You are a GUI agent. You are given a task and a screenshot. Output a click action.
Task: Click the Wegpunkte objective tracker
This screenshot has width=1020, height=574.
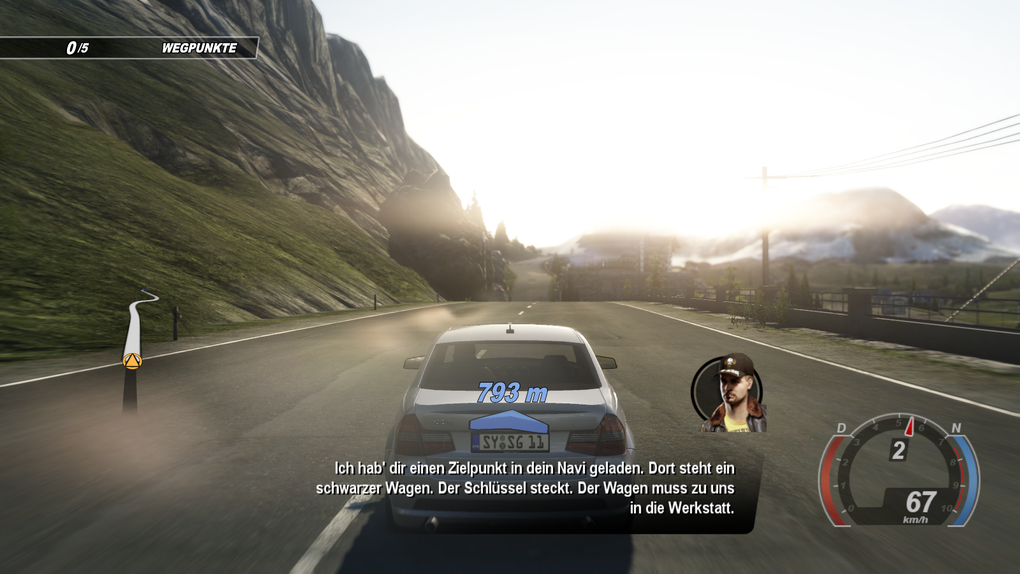pos(128,47)
